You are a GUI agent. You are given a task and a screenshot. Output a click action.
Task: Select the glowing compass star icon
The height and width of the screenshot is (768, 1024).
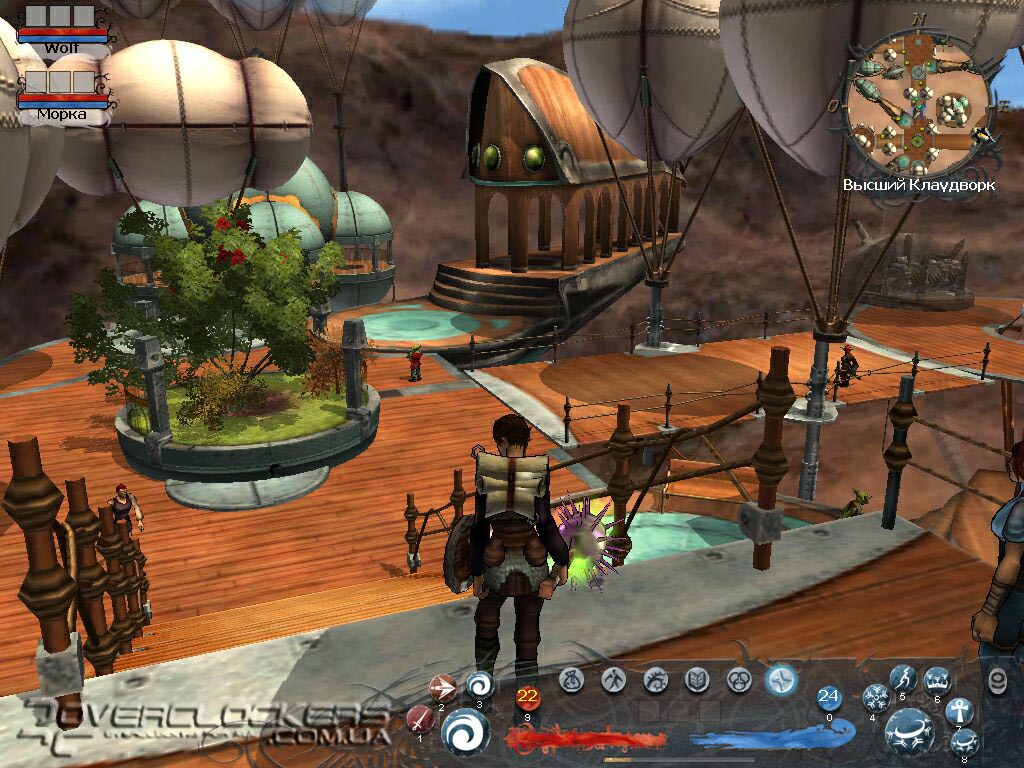point(781,680)
